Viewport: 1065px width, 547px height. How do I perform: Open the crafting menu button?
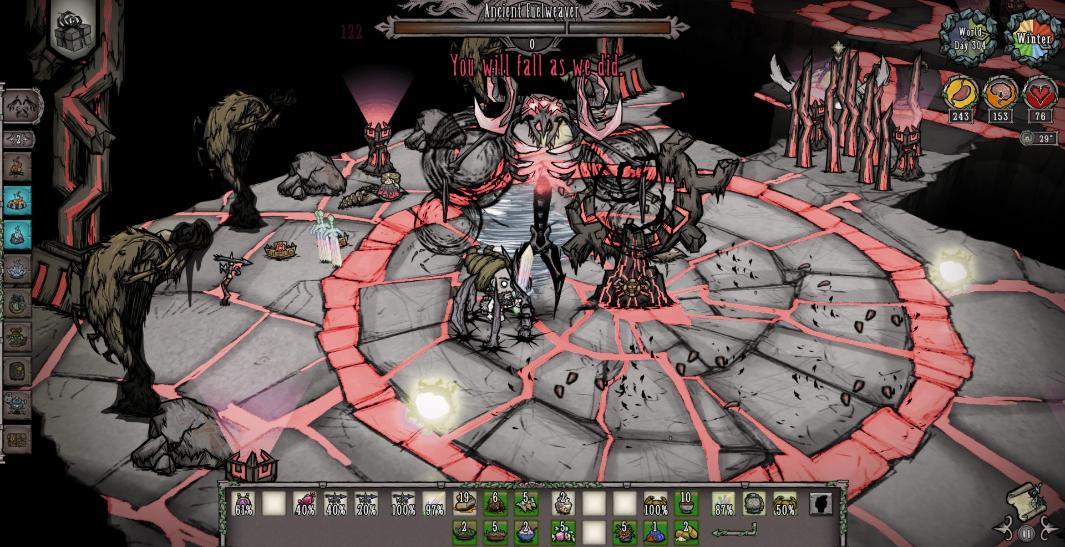[x=24, y=102]
